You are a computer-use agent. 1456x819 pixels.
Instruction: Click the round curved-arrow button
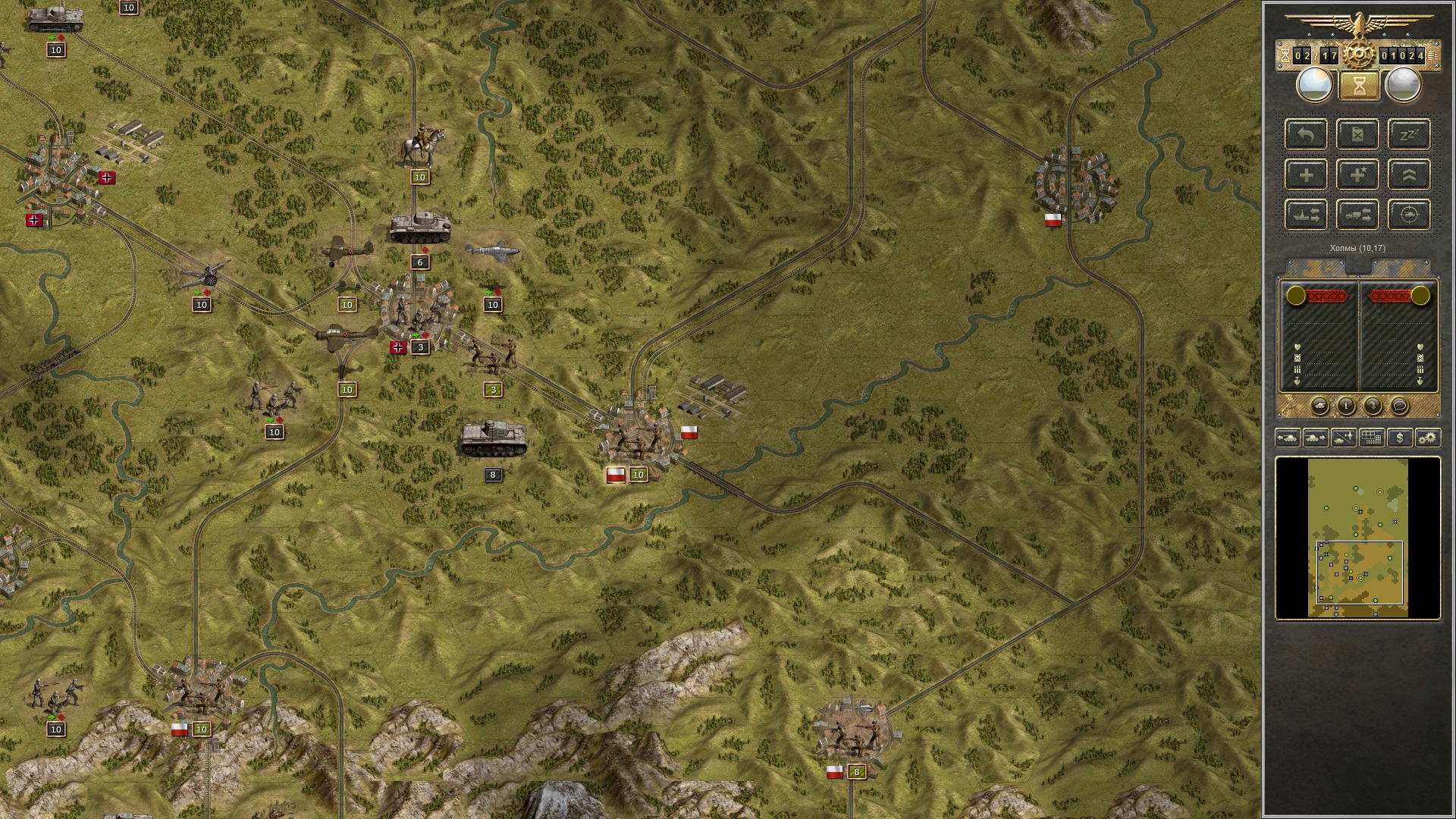pos(1373,406)
